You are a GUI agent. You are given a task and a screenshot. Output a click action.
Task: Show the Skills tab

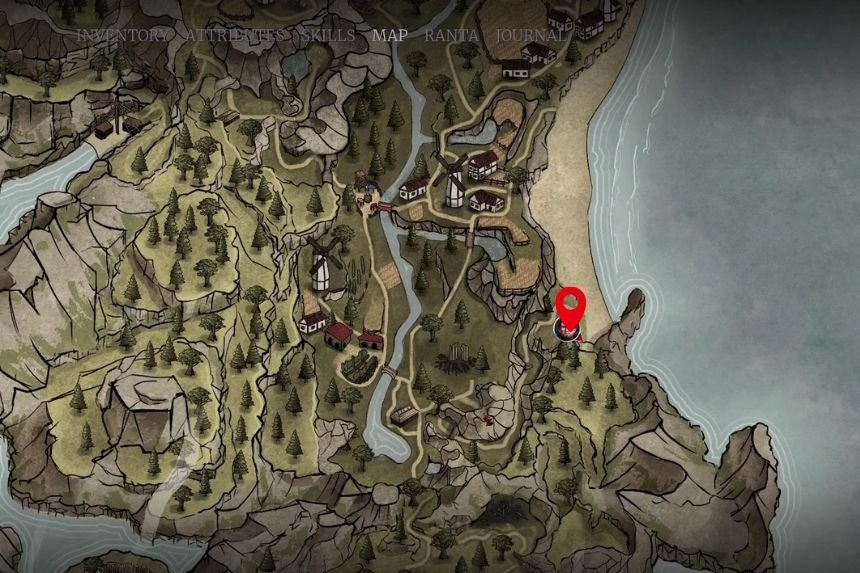click(327, 35)
